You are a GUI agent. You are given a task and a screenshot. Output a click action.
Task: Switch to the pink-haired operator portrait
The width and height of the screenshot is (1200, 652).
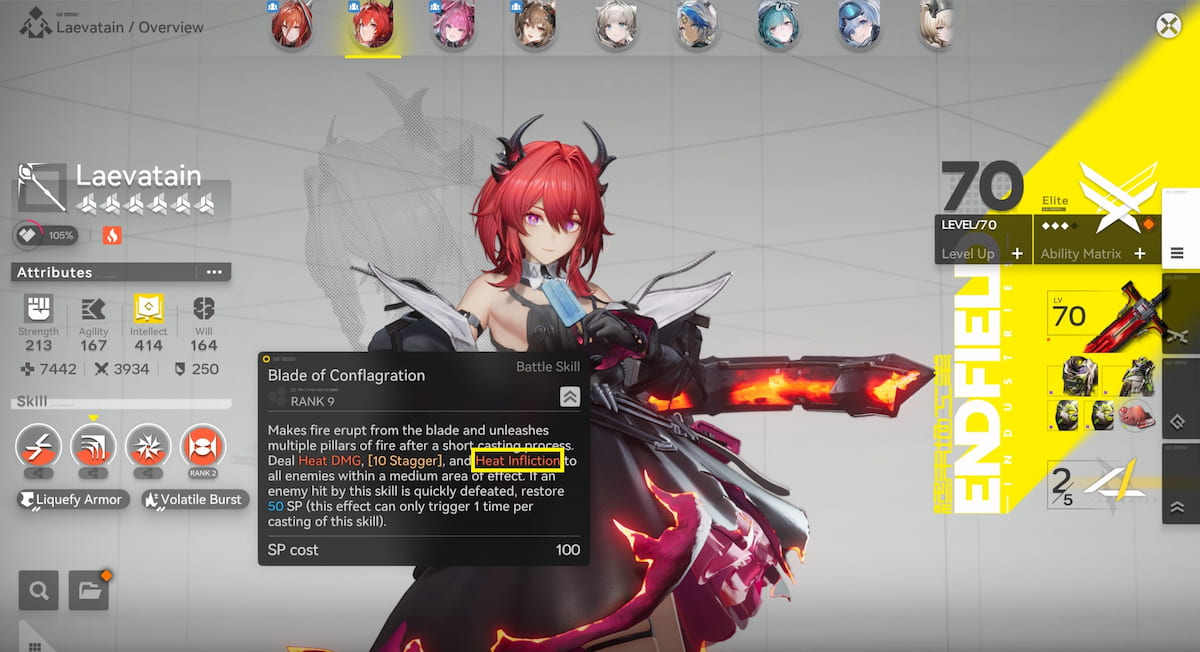454,26
